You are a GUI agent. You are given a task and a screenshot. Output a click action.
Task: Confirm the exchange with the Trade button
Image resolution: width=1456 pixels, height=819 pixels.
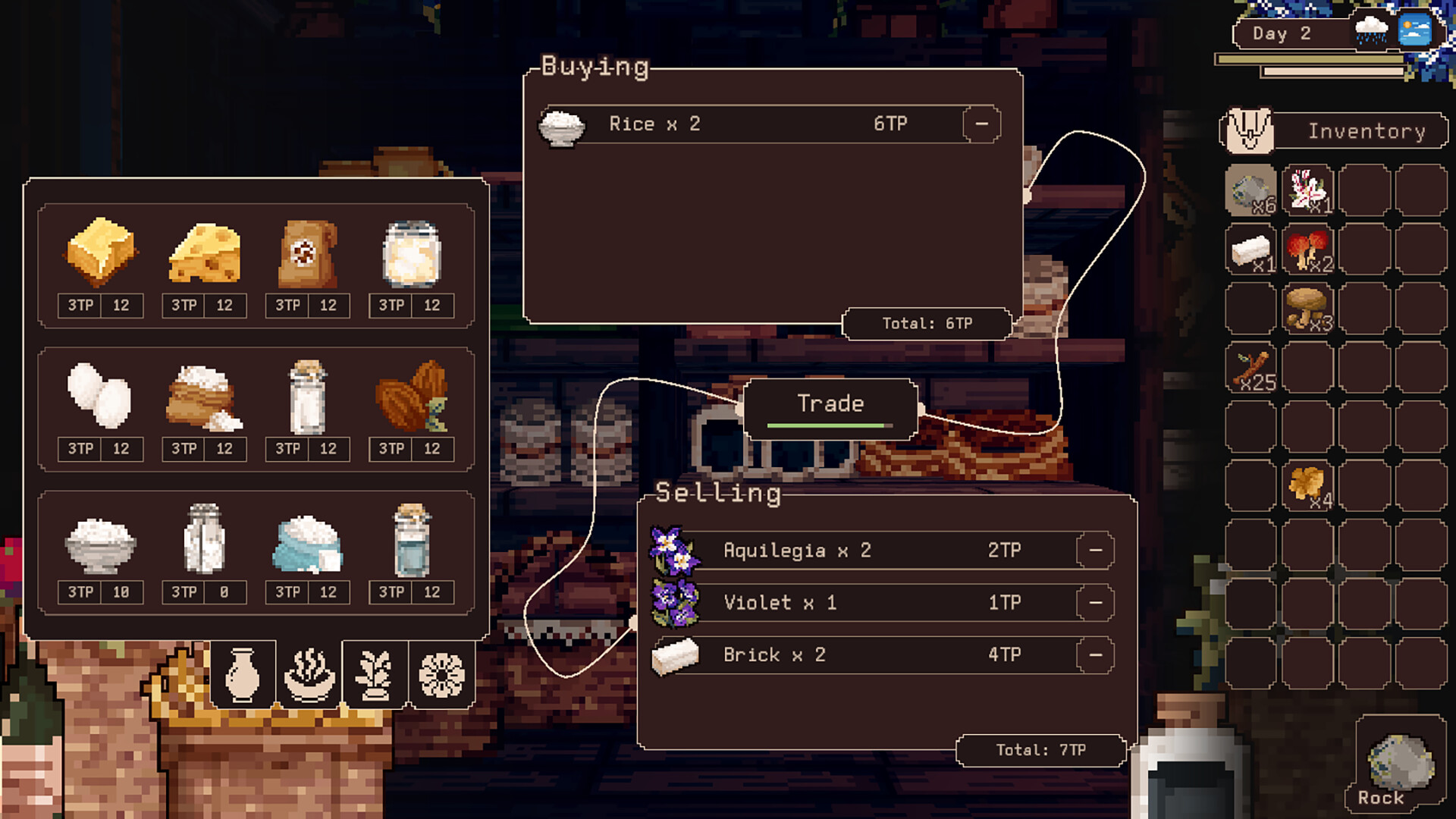[830, 406]
